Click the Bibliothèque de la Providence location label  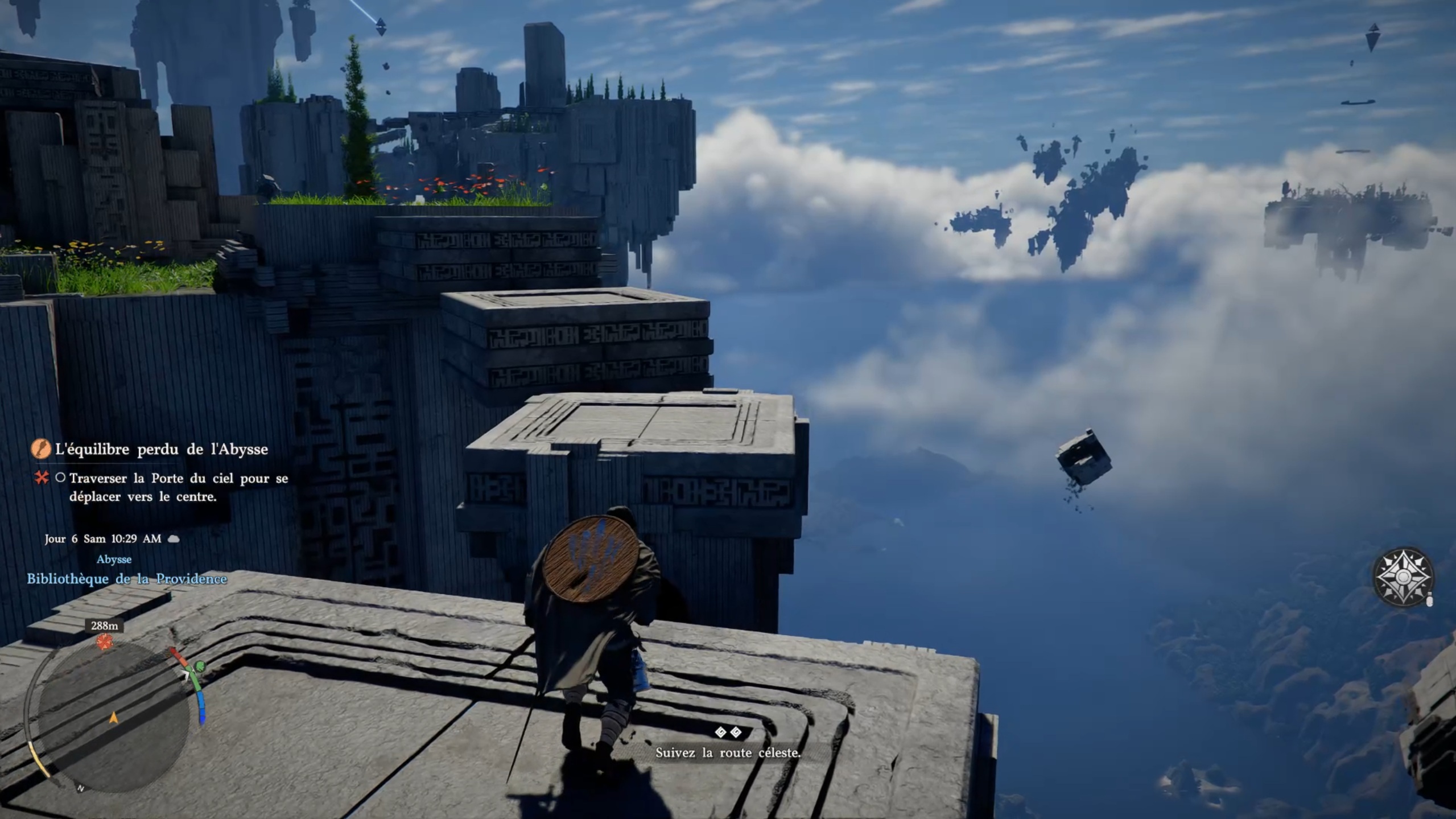[127, 579]
